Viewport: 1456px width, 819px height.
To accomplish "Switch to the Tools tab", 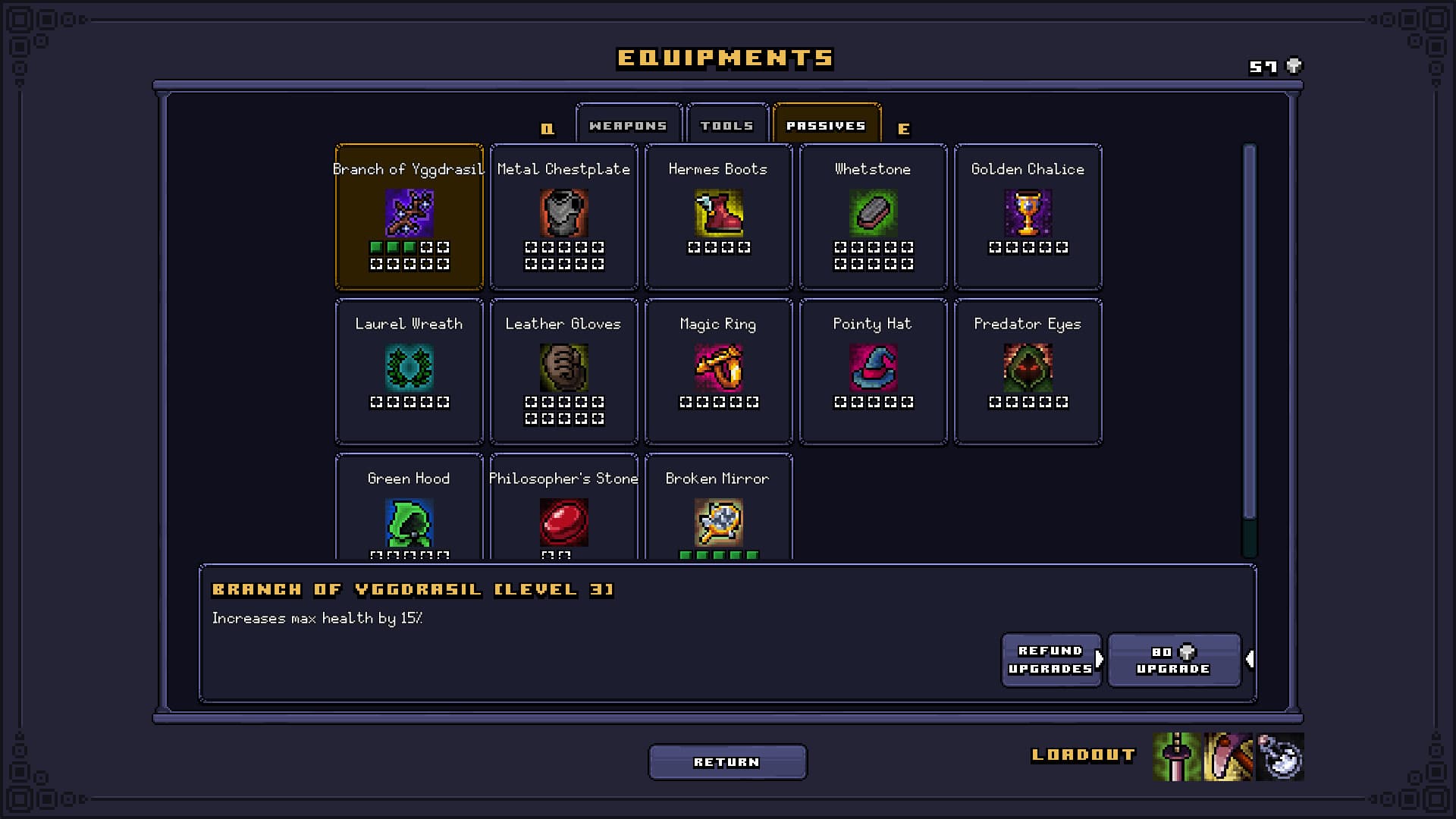I will tap(727, 124).
